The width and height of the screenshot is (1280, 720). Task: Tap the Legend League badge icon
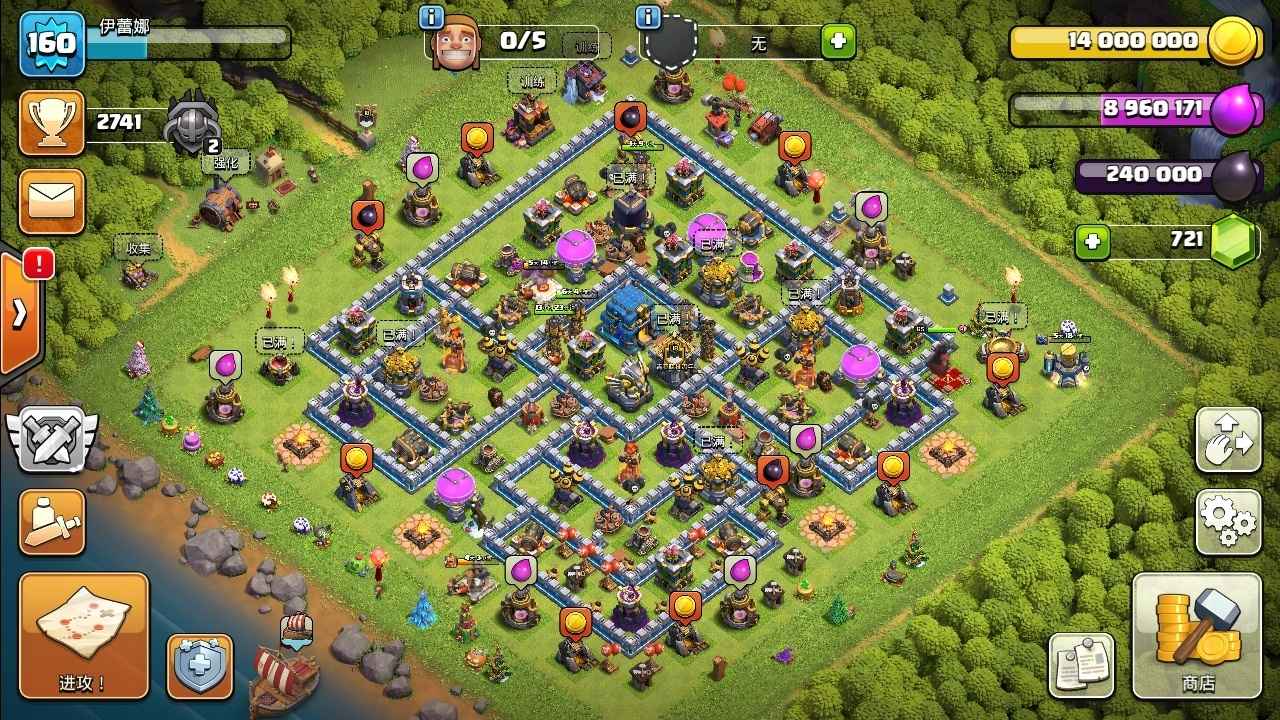click(192, 123)
